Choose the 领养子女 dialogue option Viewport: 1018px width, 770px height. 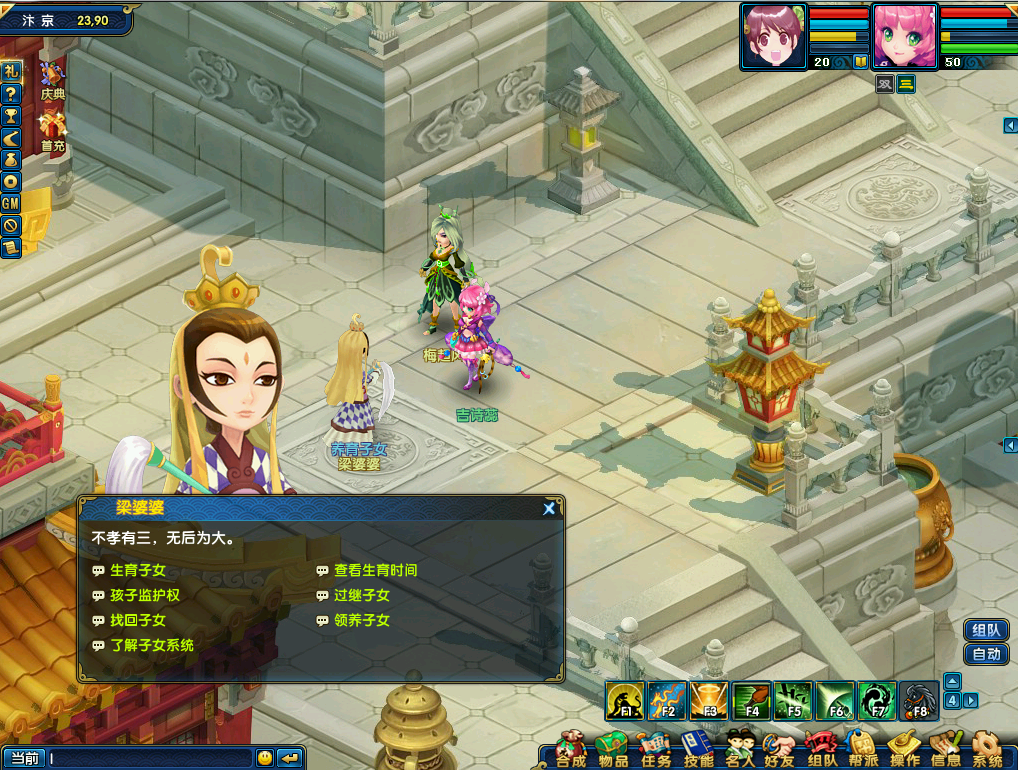click(x=361, y=620)
